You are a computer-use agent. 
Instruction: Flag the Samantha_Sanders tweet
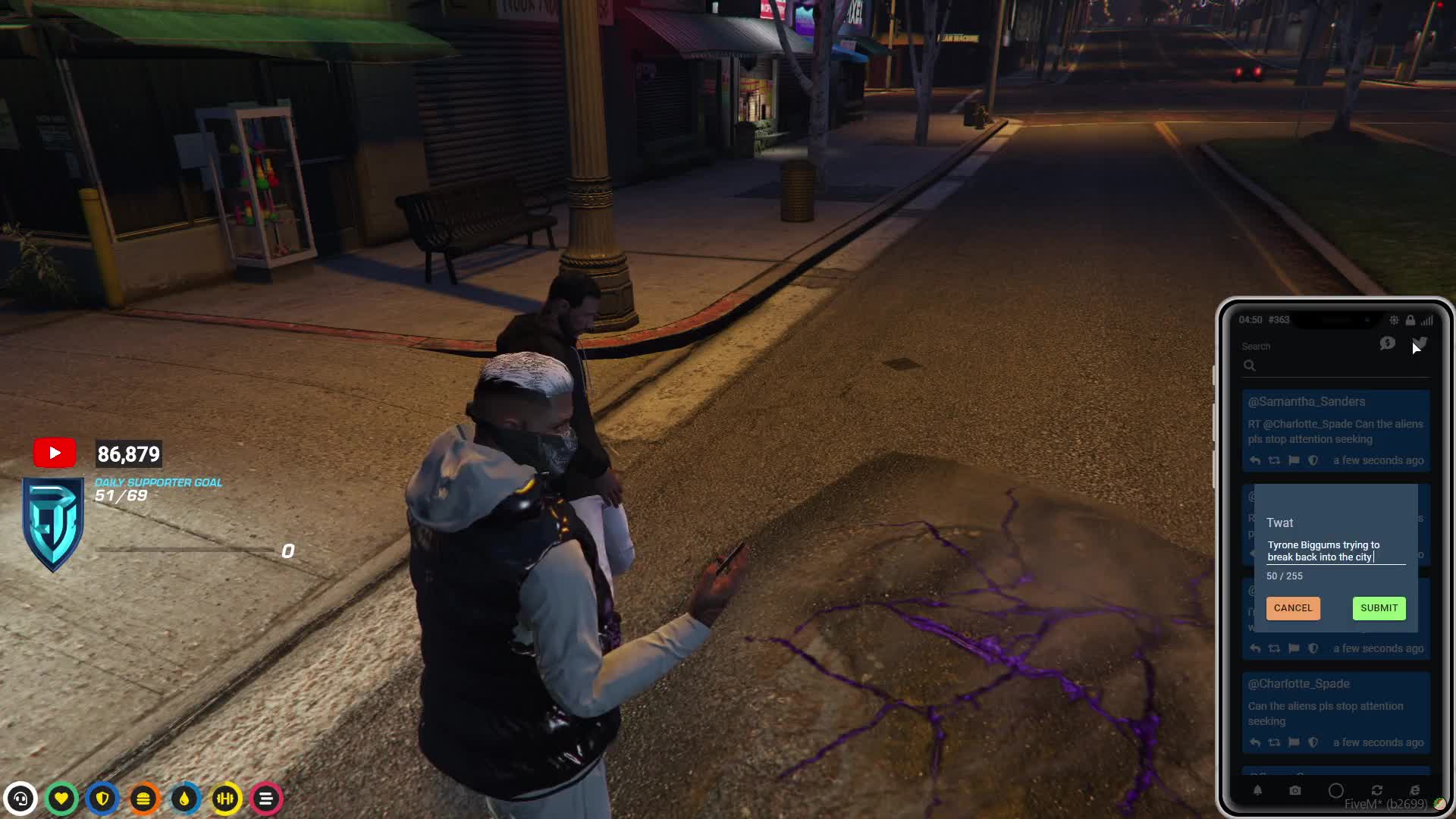tap(1294, 460)
